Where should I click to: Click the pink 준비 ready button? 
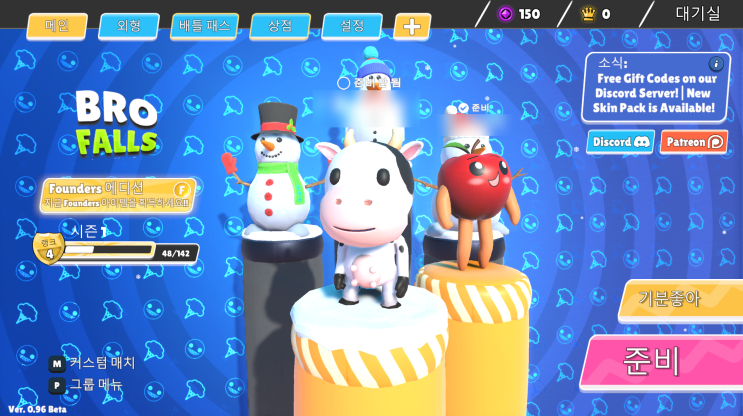pyautogui.click(x=661, y=362)
